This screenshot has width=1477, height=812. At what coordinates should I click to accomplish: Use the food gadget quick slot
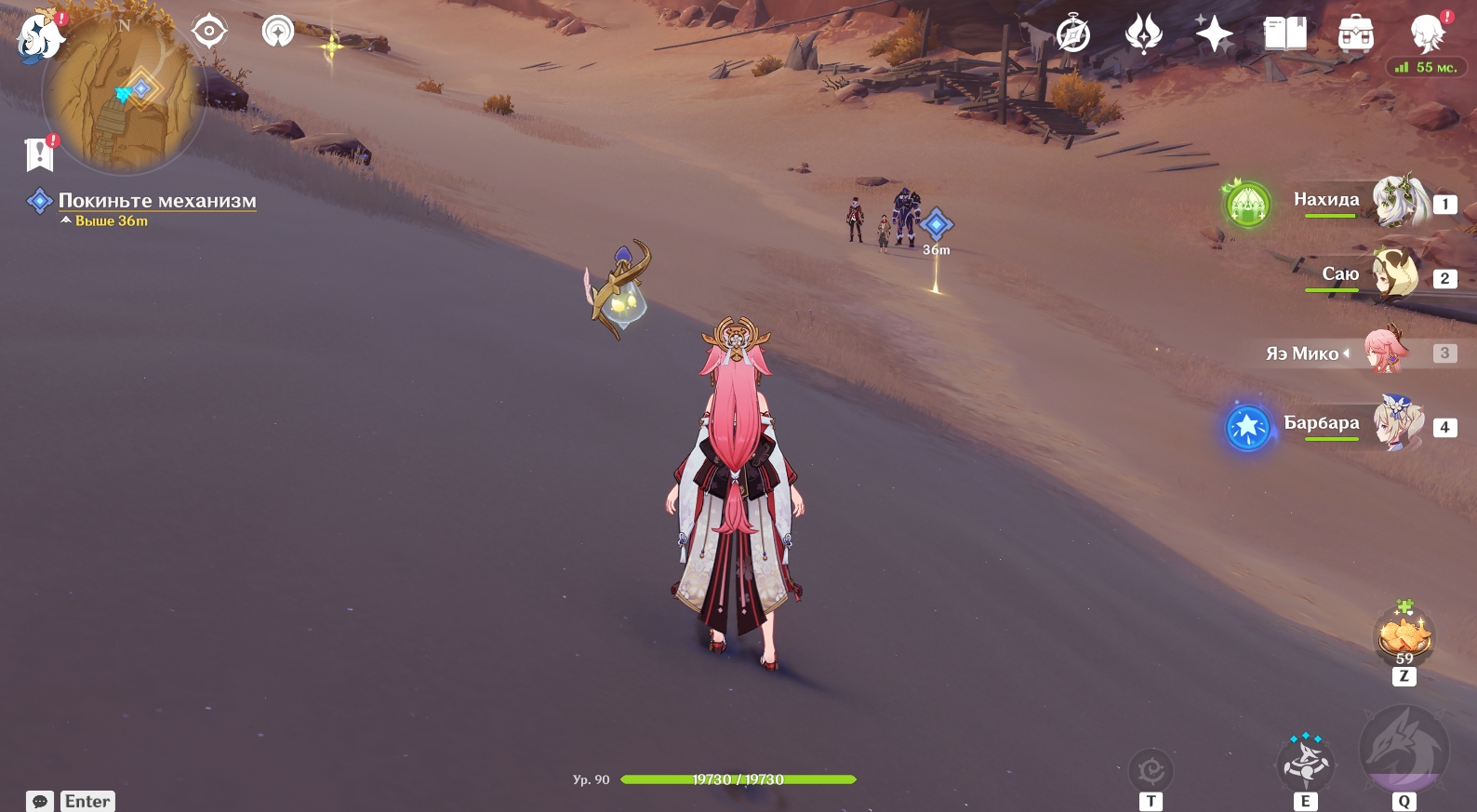pos(1404,637)
